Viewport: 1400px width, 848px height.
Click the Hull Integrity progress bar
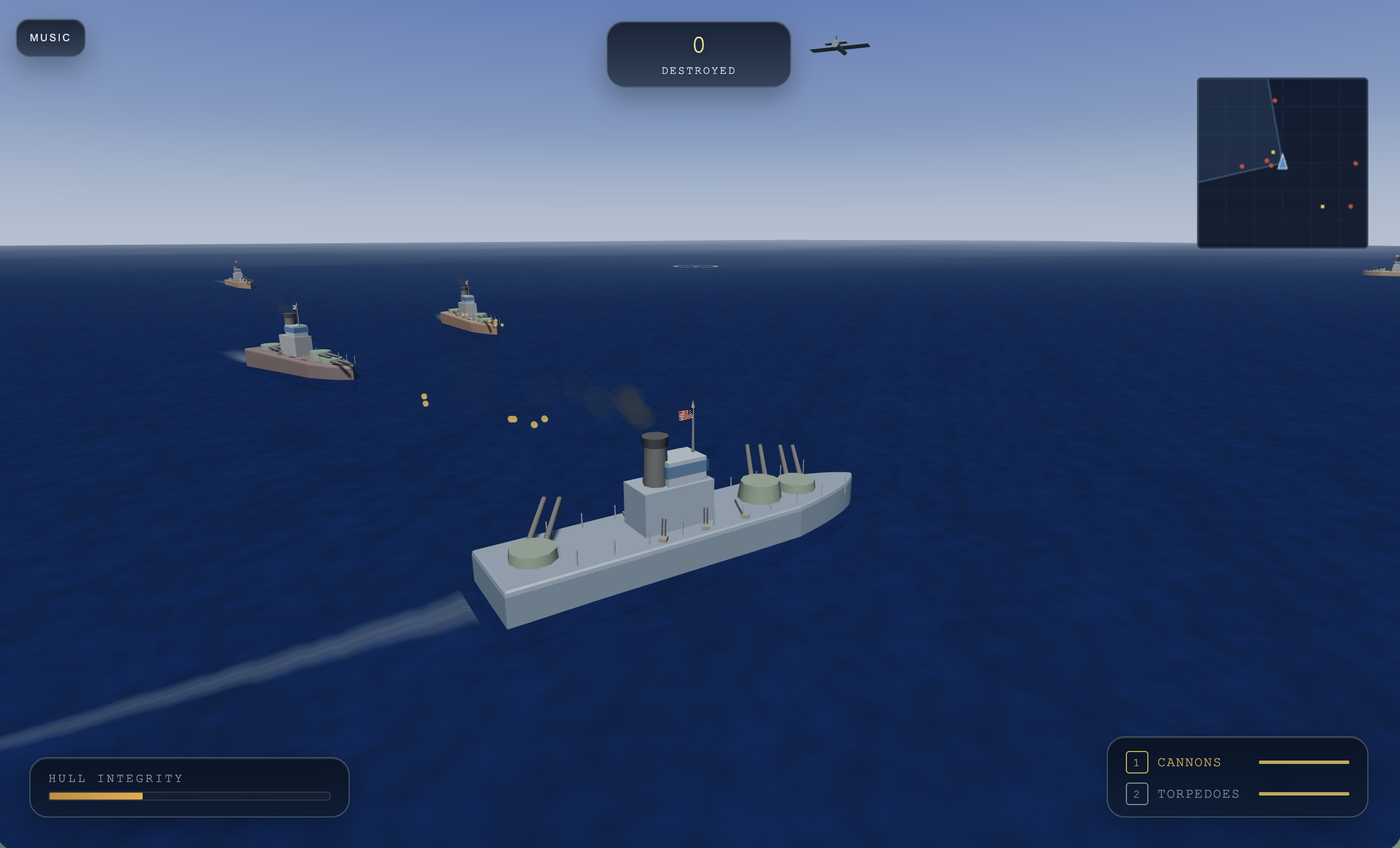pos(190,797)
